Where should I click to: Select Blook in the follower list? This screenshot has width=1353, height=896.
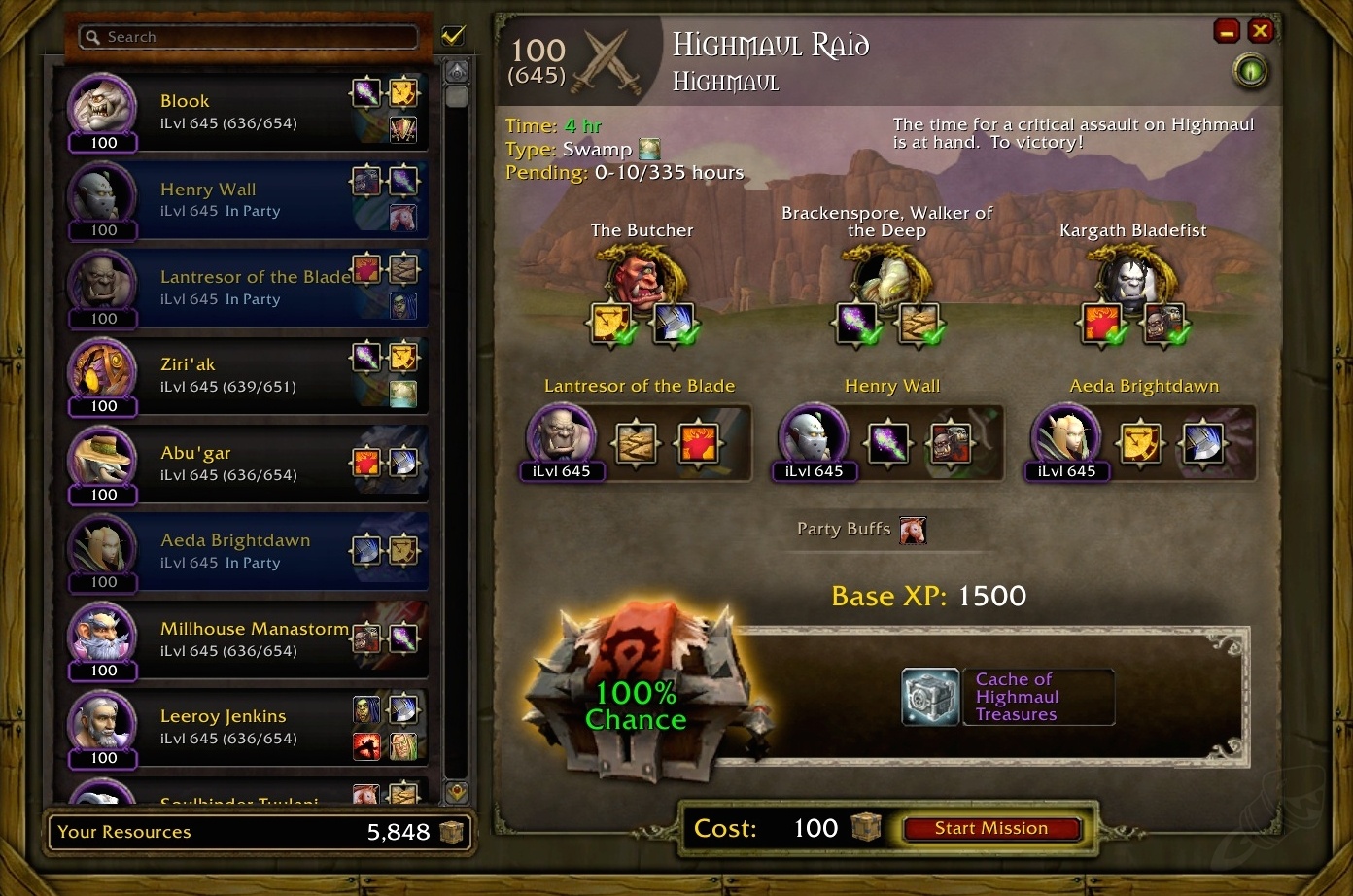coord(243,112)
